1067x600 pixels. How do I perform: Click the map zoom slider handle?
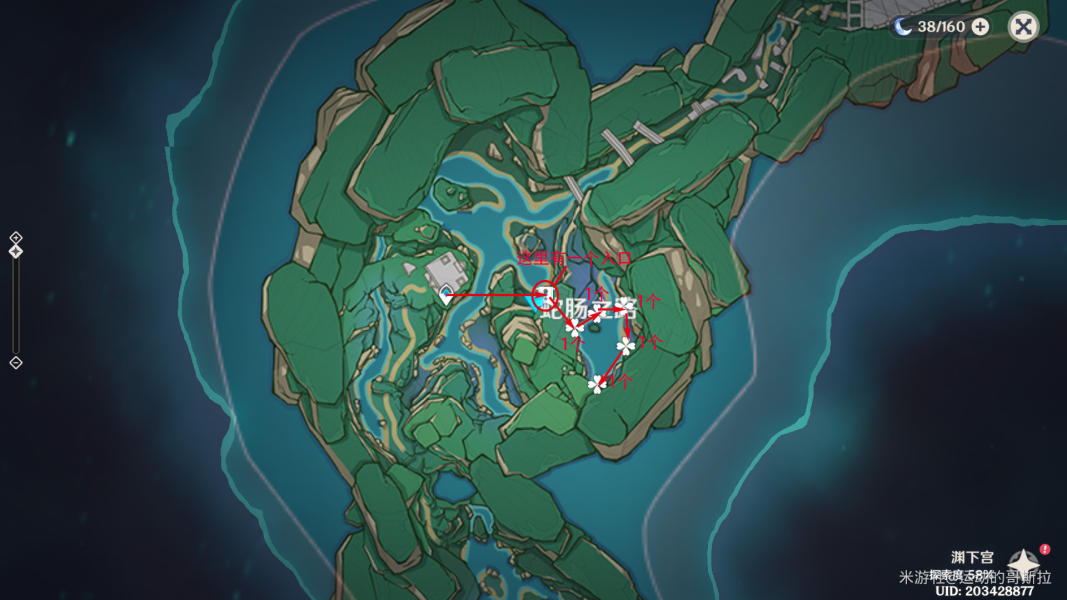click(x=16, y=251)
